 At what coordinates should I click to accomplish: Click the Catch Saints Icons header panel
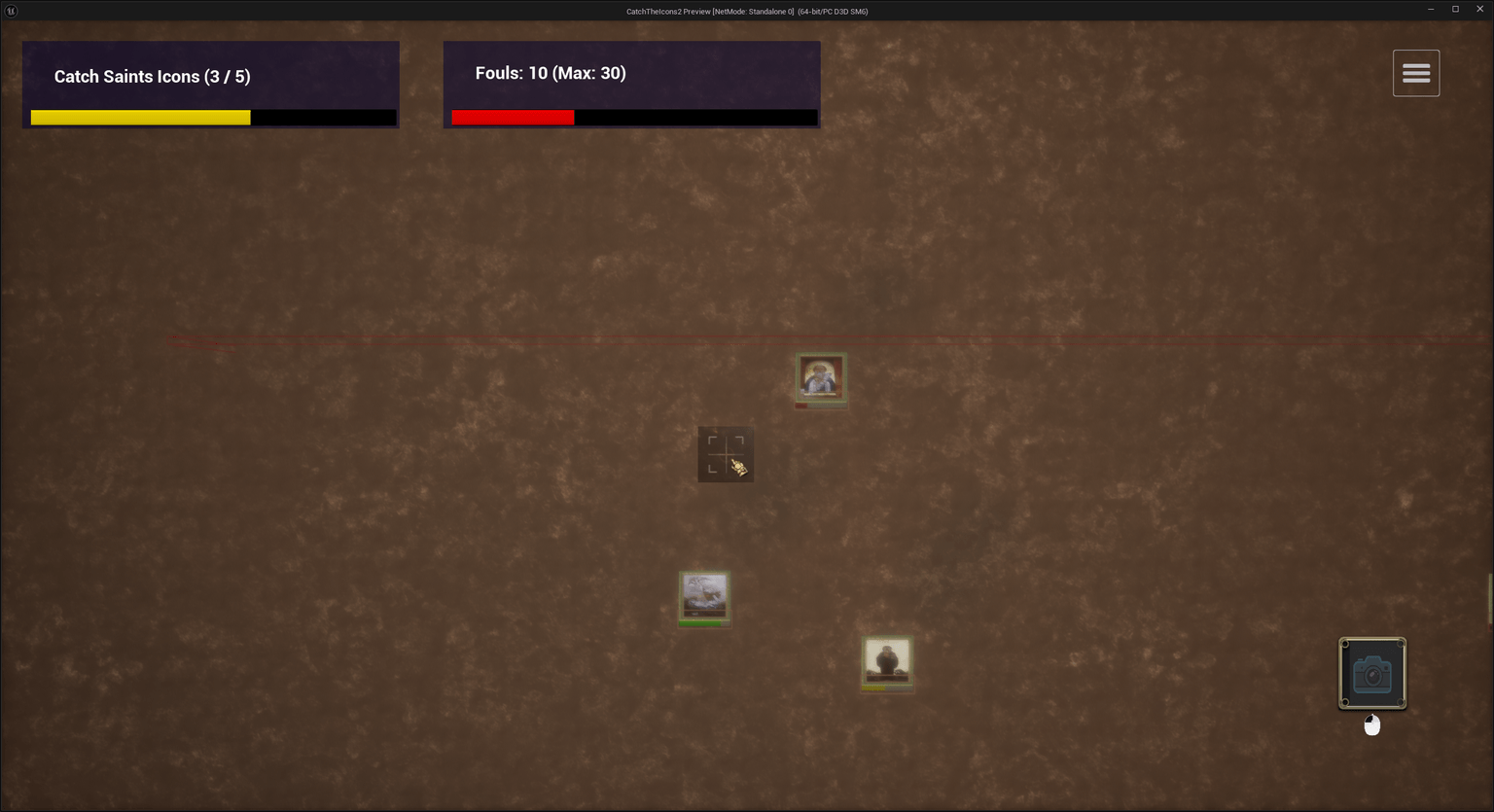tap(209, 84)
